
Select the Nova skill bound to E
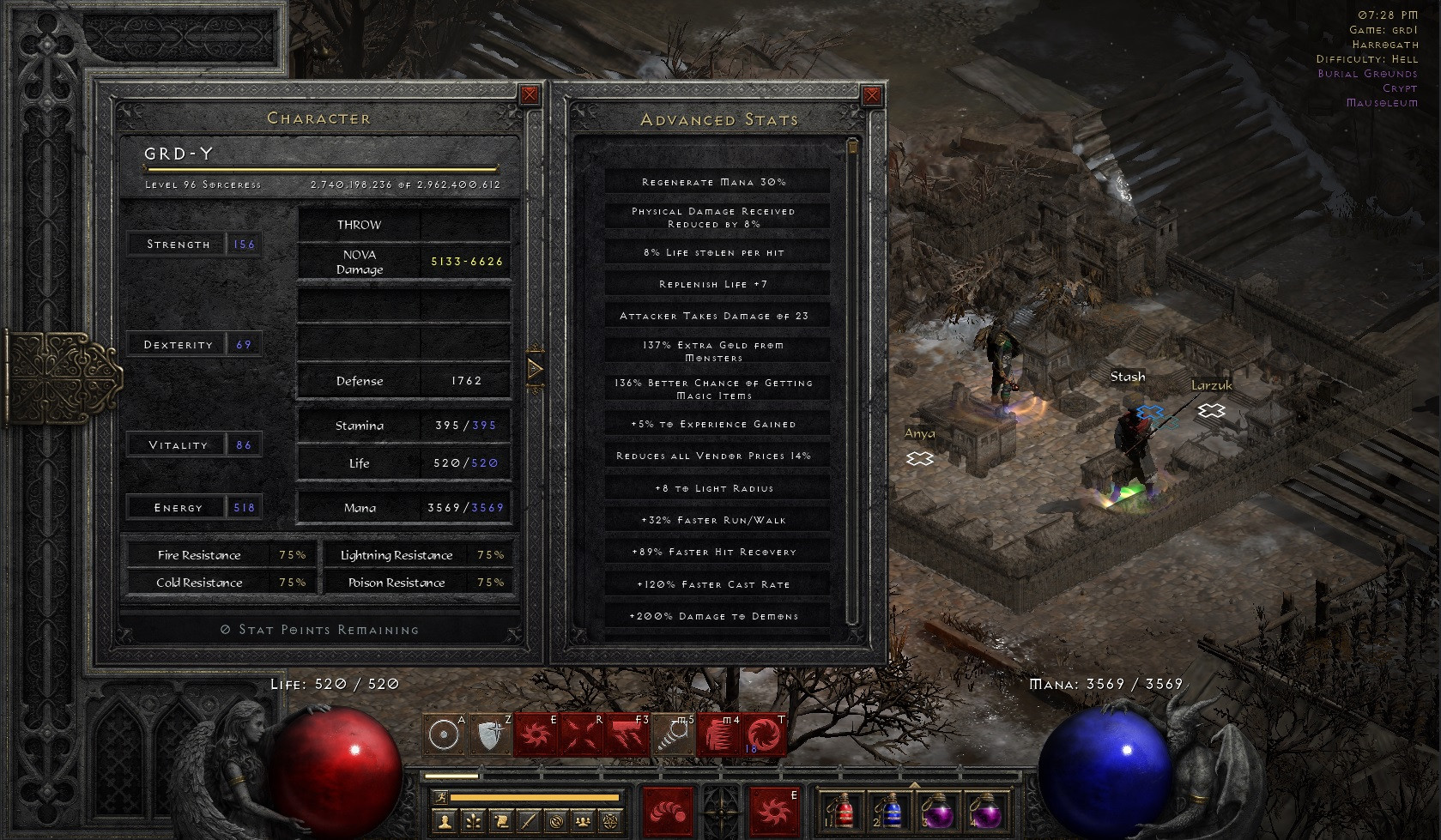click(536, 735)
